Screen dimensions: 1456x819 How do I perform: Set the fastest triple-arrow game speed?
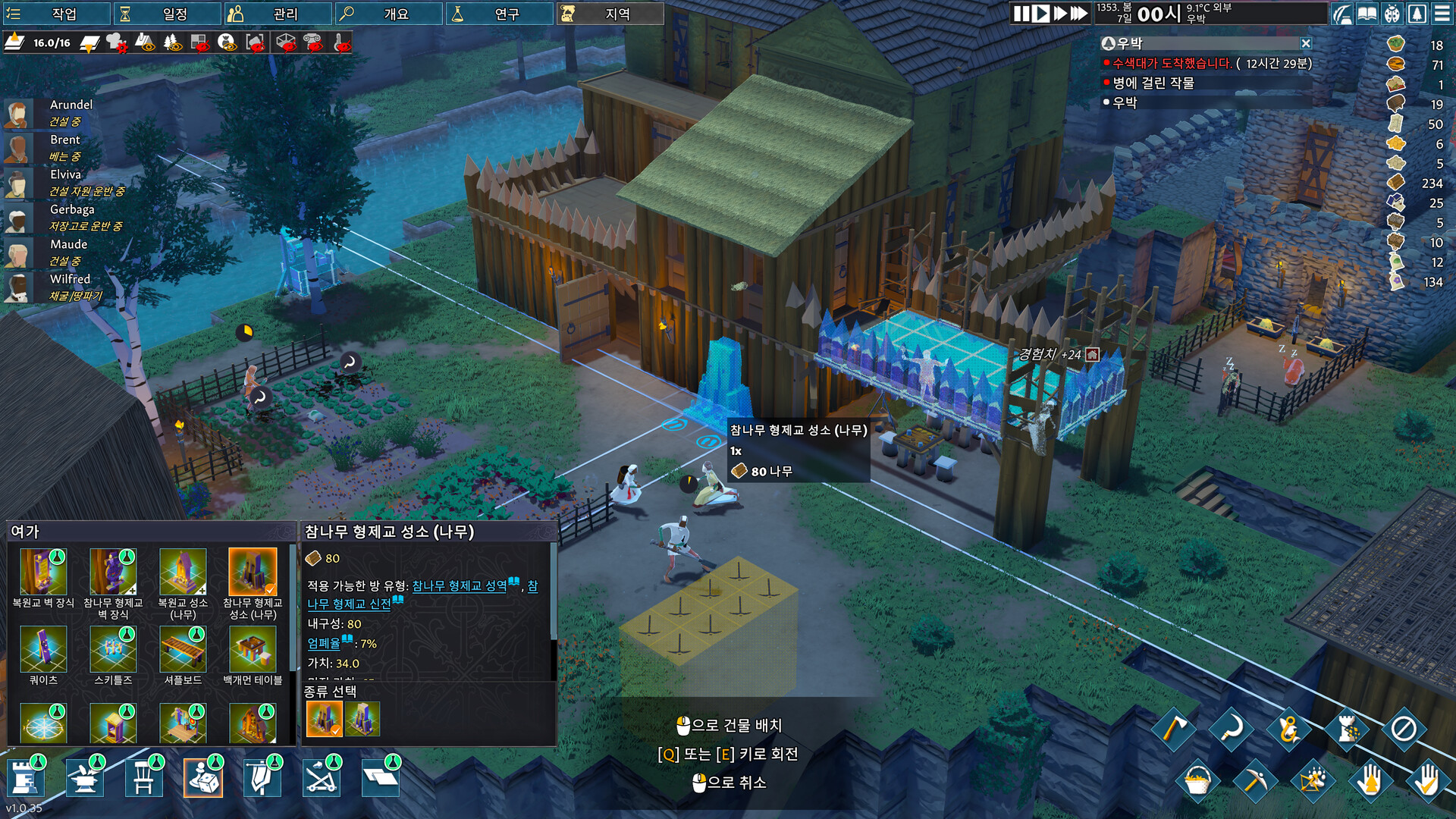tap(1079, 14)
